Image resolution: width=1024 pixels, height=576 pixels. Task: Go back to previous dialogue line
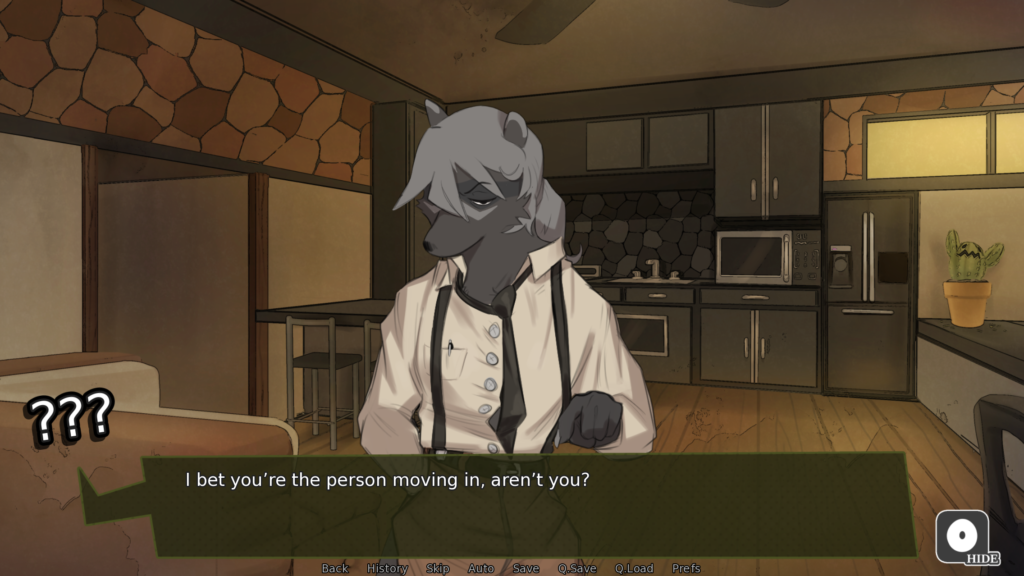pos(335,568)
